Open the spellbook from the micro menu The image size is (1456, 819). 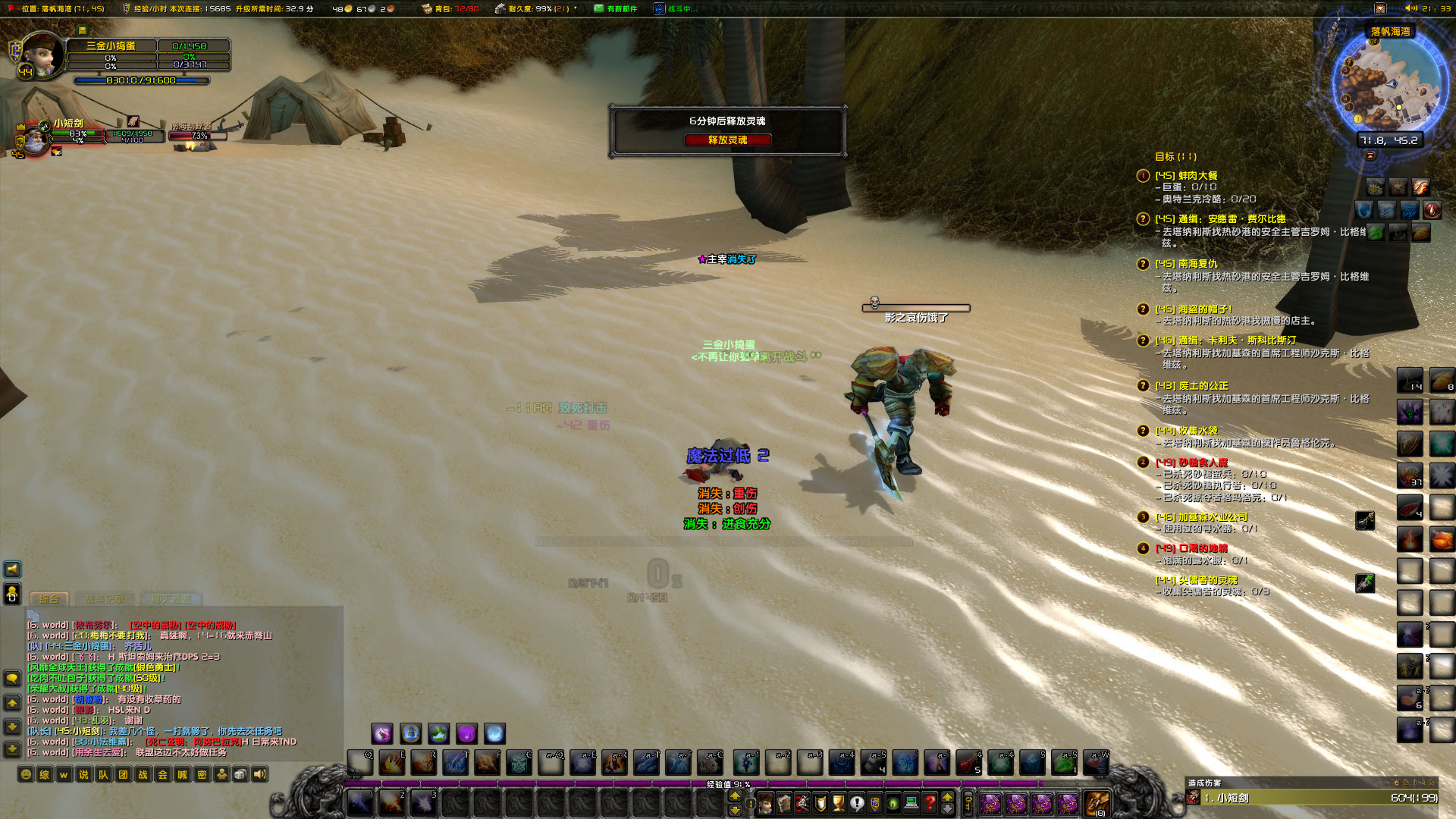coord(786,803)
